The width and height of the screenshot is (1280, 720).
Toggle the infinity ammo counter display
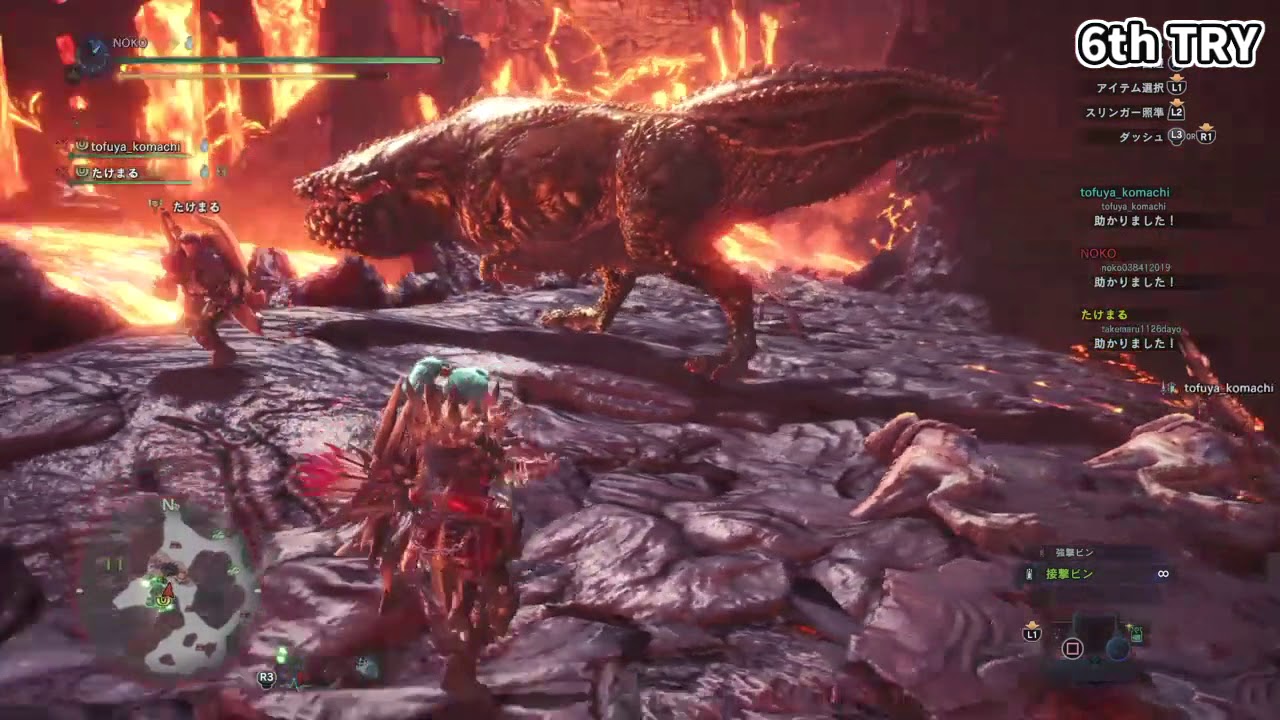coord(1162,574)
